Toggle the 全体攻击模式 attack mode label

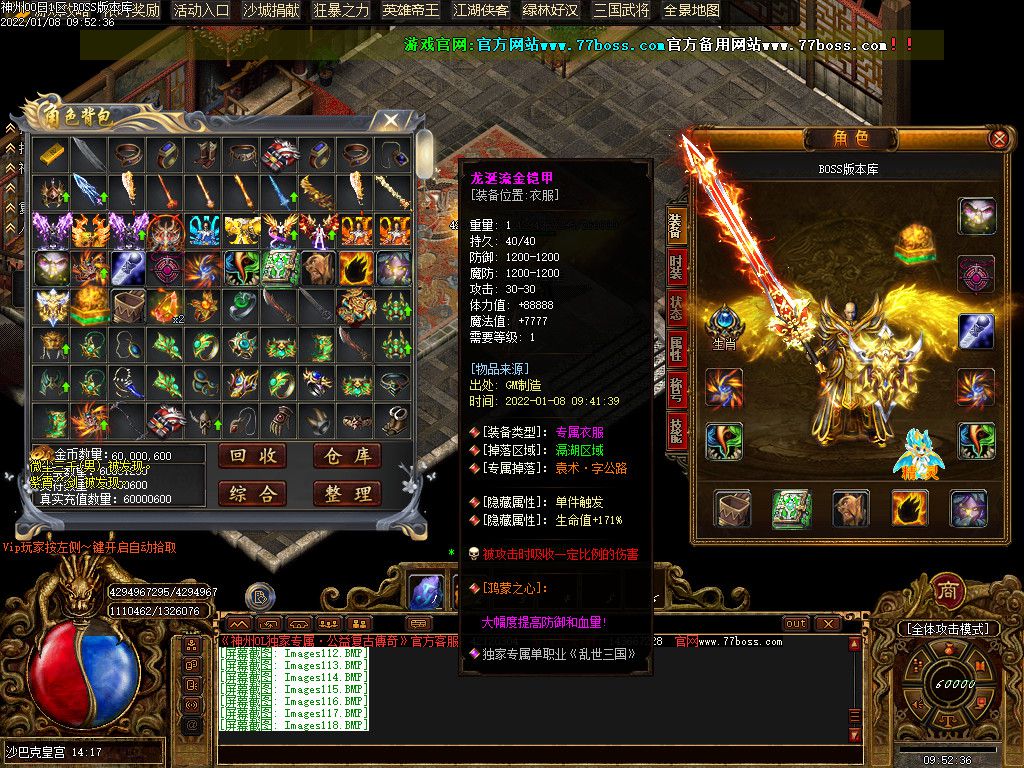click(x=947, y=629)
